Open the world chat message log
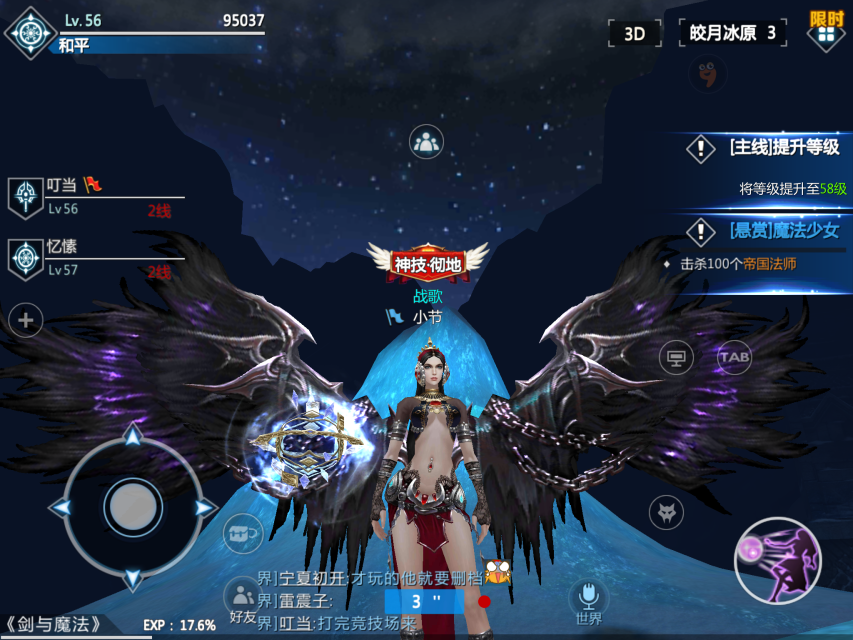This screenshot has height=640, width=853. tap(370, 598)
